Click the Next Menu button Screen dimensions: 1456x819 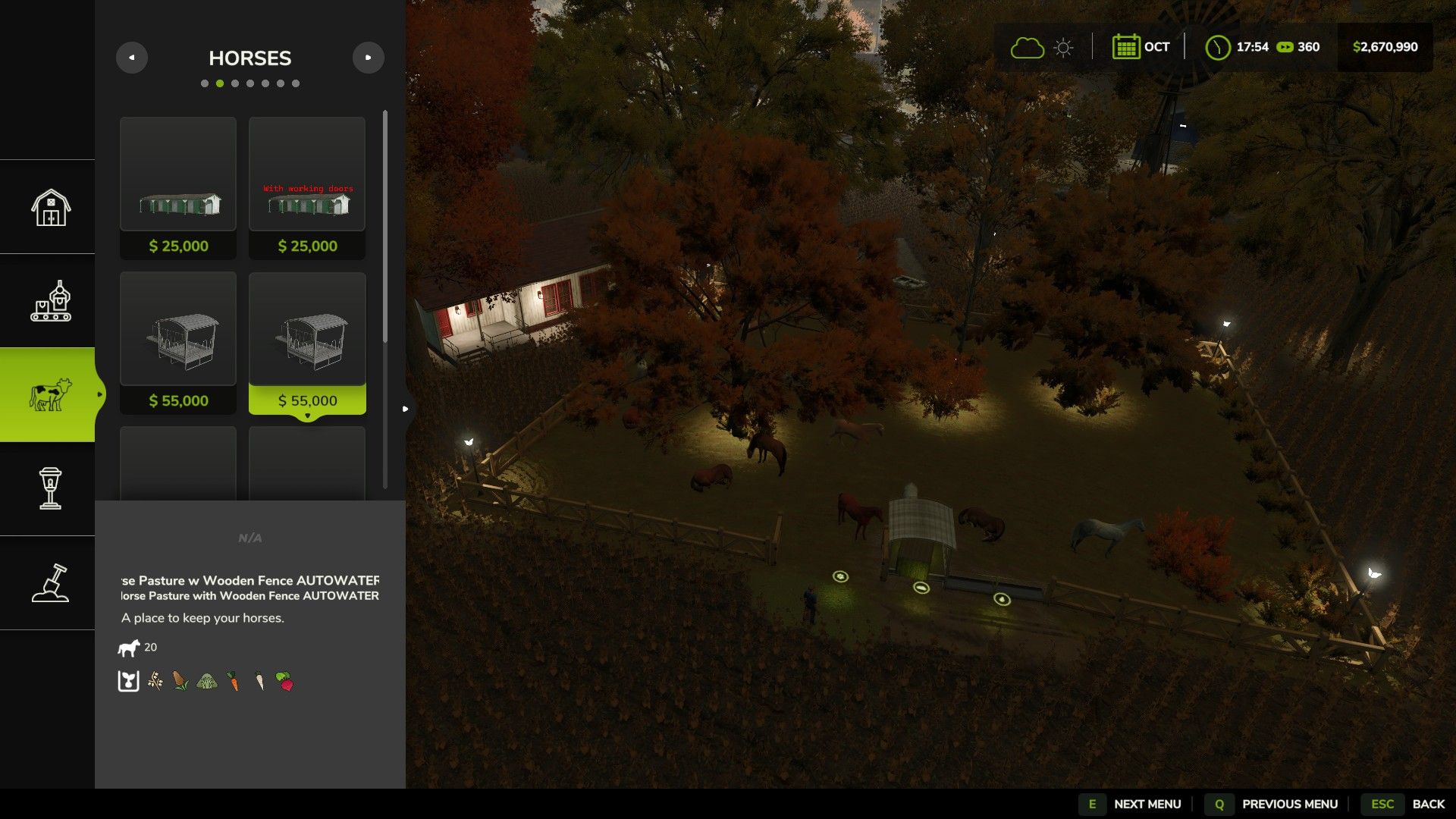1131,804
